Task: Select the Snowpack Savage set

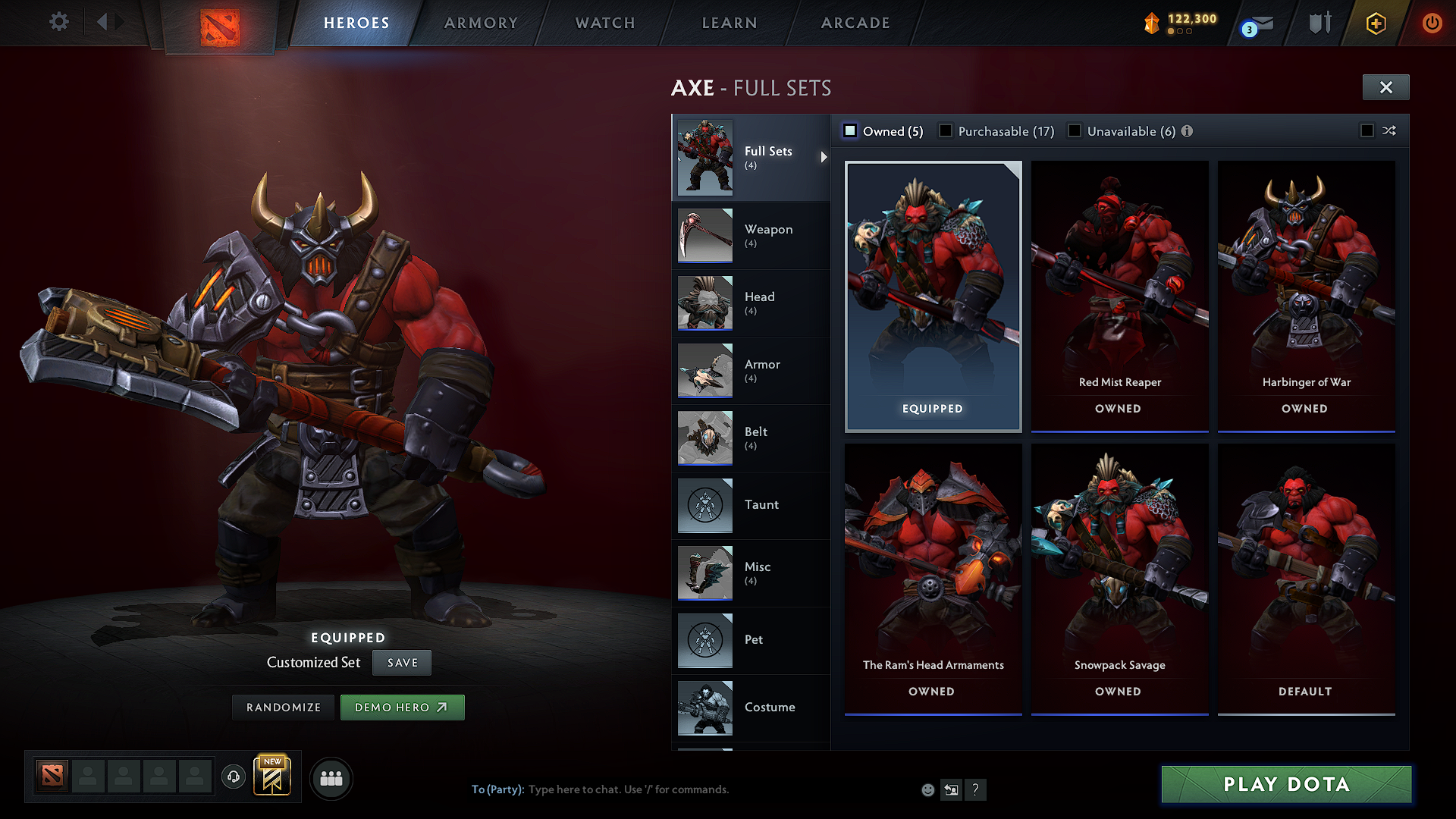Action: 1119,578
